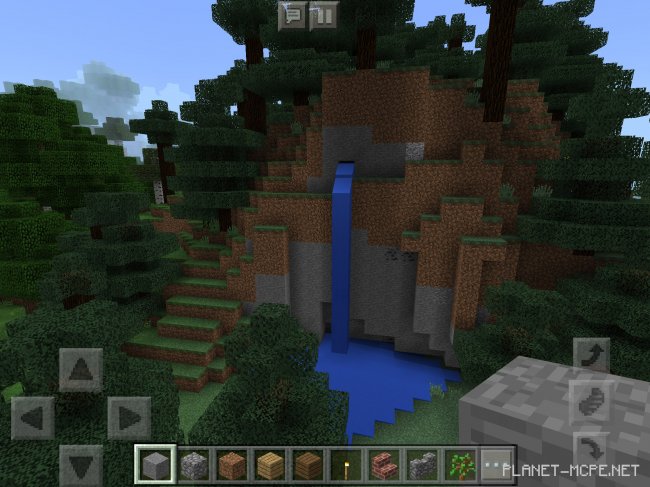
Task: Select the green sapling hotbar slot
Action: 459,465
